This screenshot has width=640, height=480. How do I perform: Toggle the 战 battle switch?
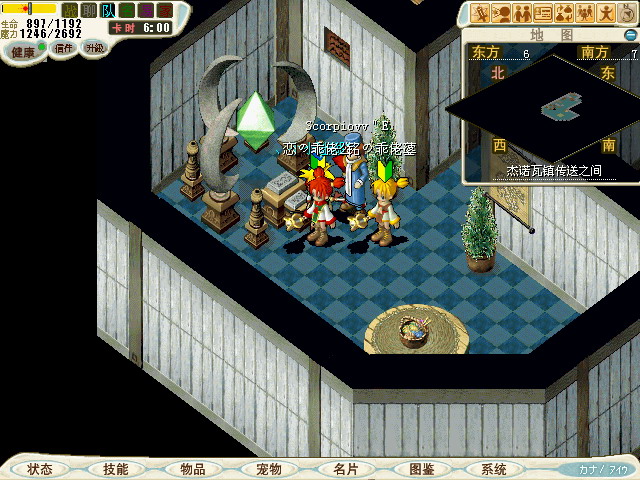[x=70, y=10]
